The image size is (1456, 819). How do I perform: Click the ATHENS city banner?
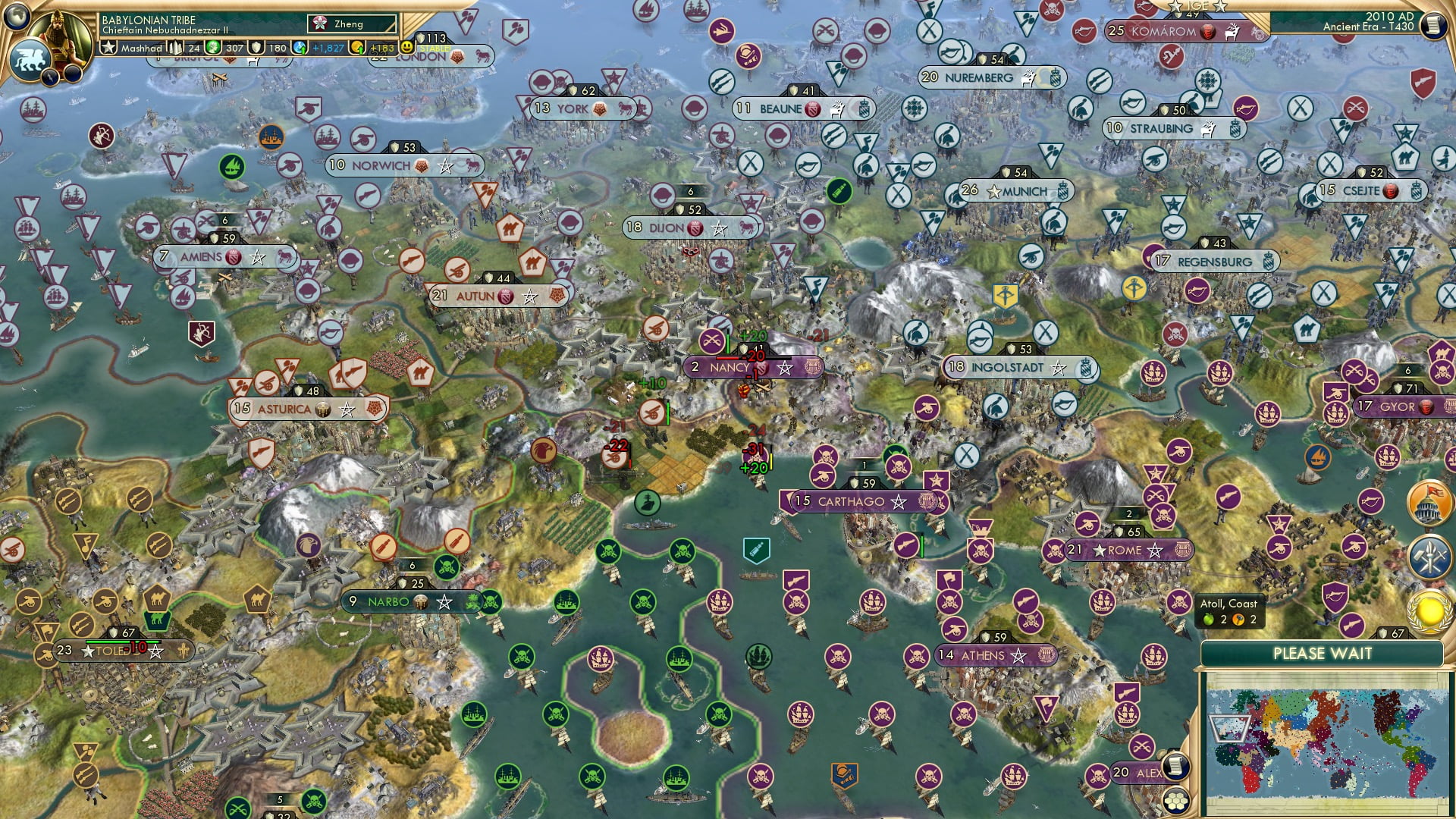(x=995, y=654)
